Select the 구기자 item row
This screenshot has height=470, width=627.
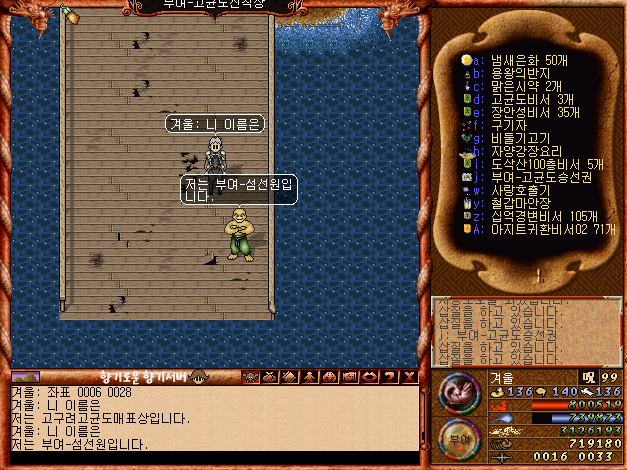click(510, 126)
